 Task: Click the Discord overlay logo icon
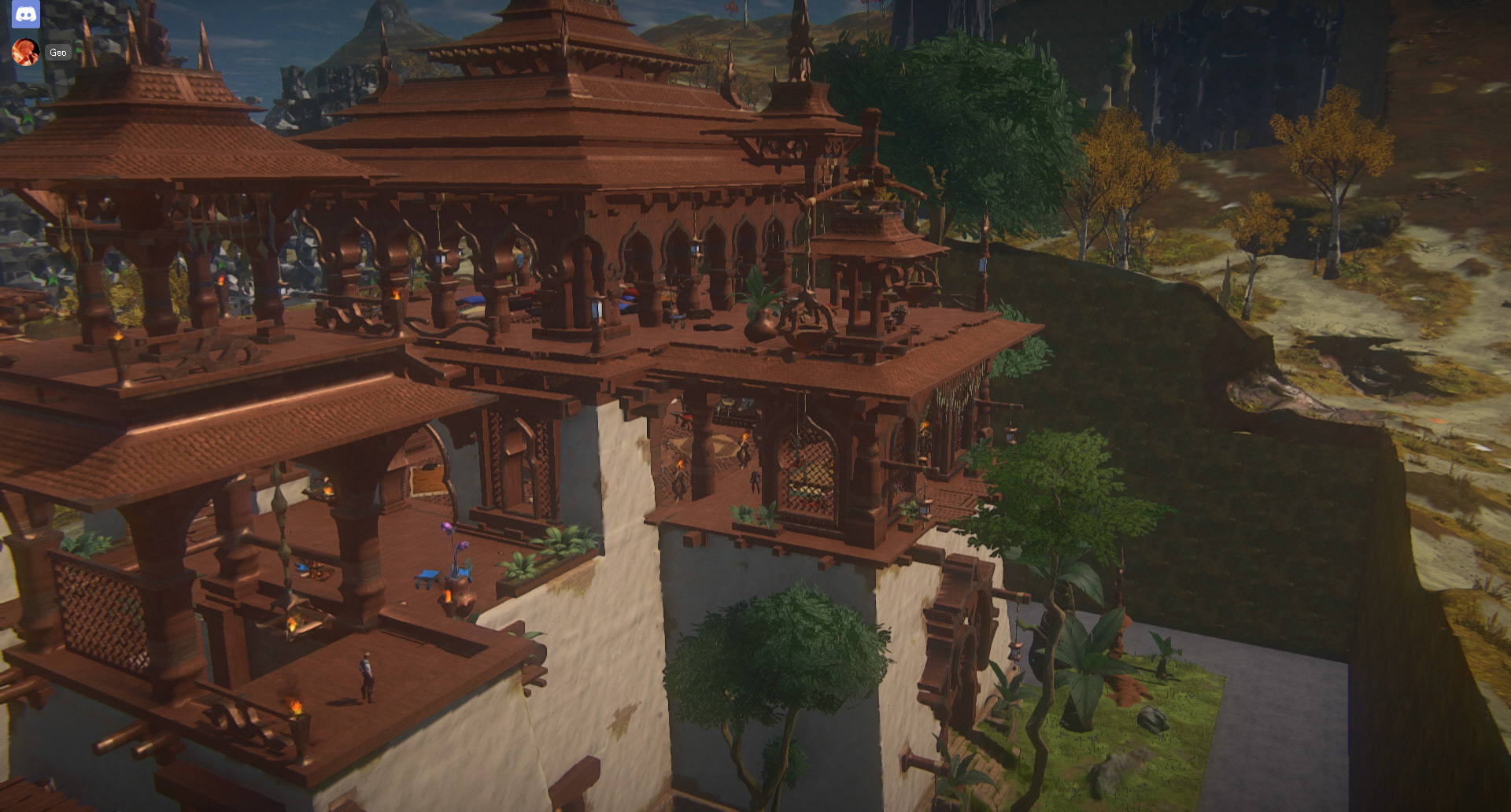25,13
